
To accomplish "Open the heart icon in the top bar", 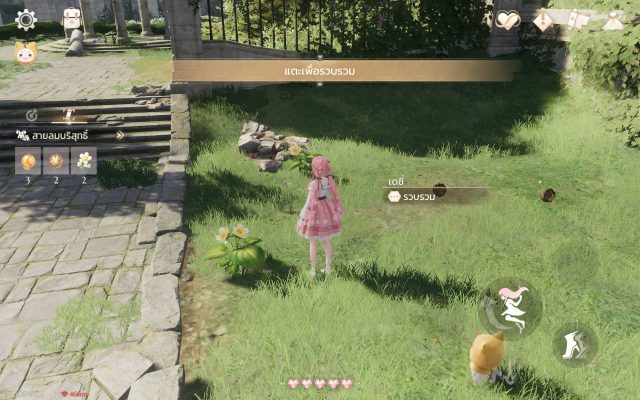I will [x=508, y=20].
